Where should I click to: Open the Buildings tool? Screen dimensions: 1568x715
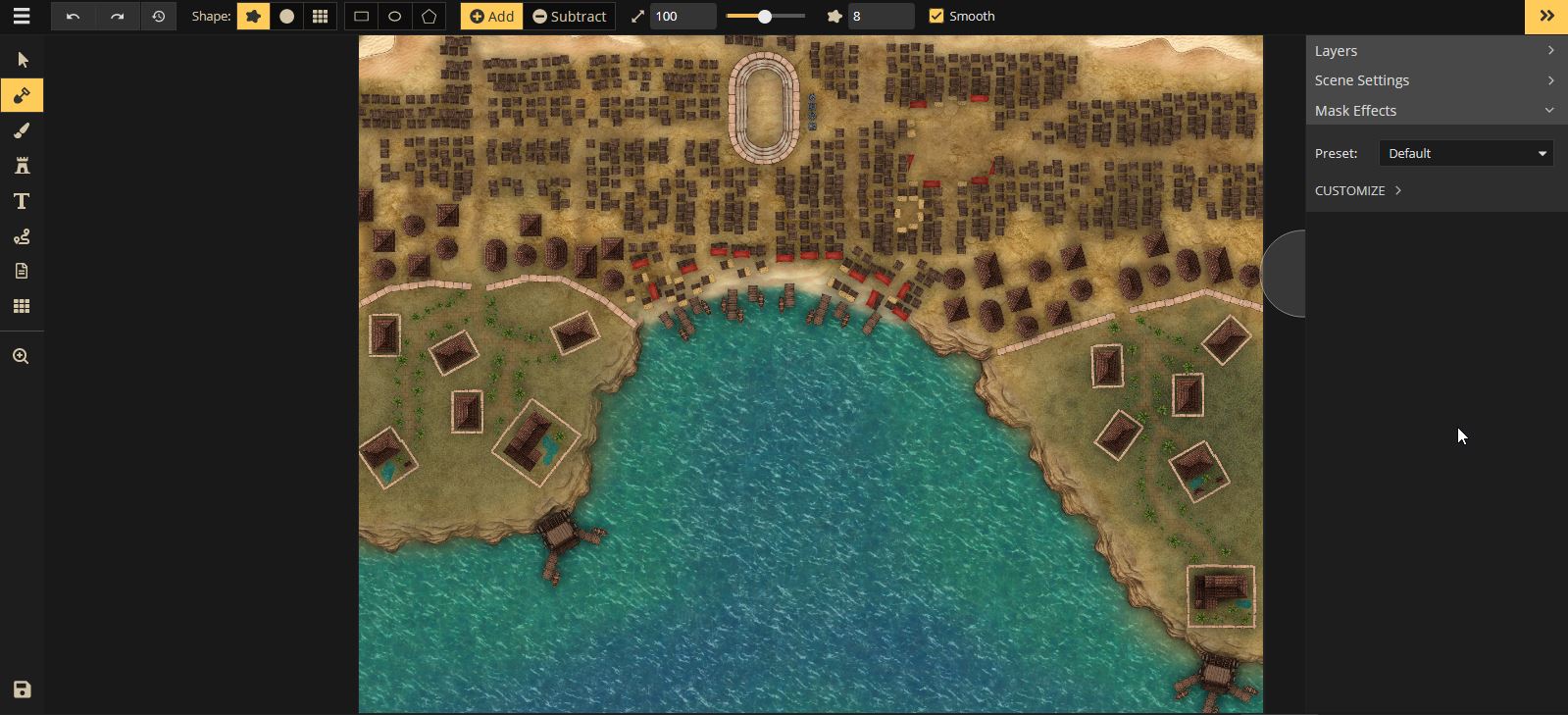(22, 165)
